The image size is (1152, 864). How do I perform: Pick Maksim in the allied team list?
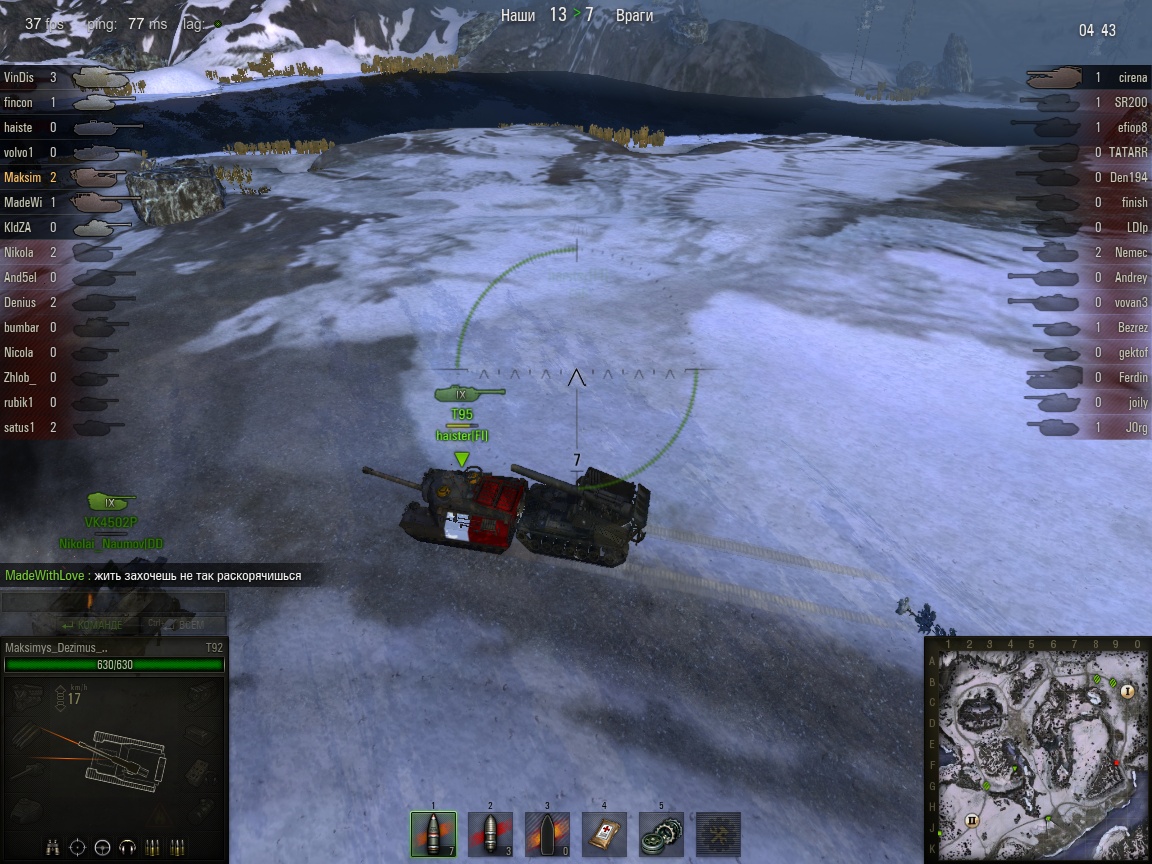(x=23, y=177)
